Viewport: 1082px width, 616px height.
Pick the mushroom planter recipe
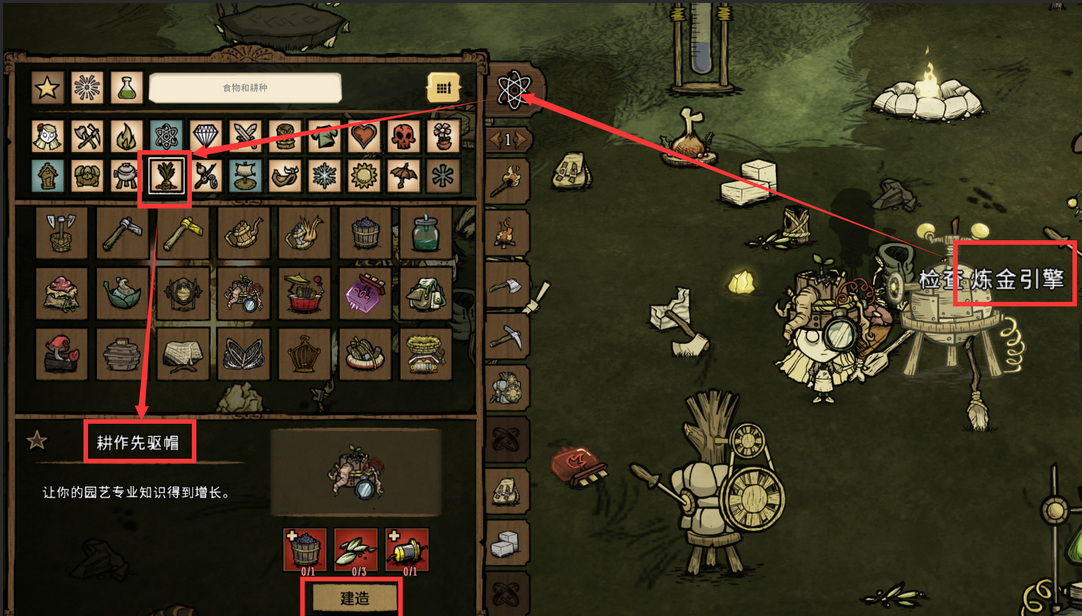61,354
